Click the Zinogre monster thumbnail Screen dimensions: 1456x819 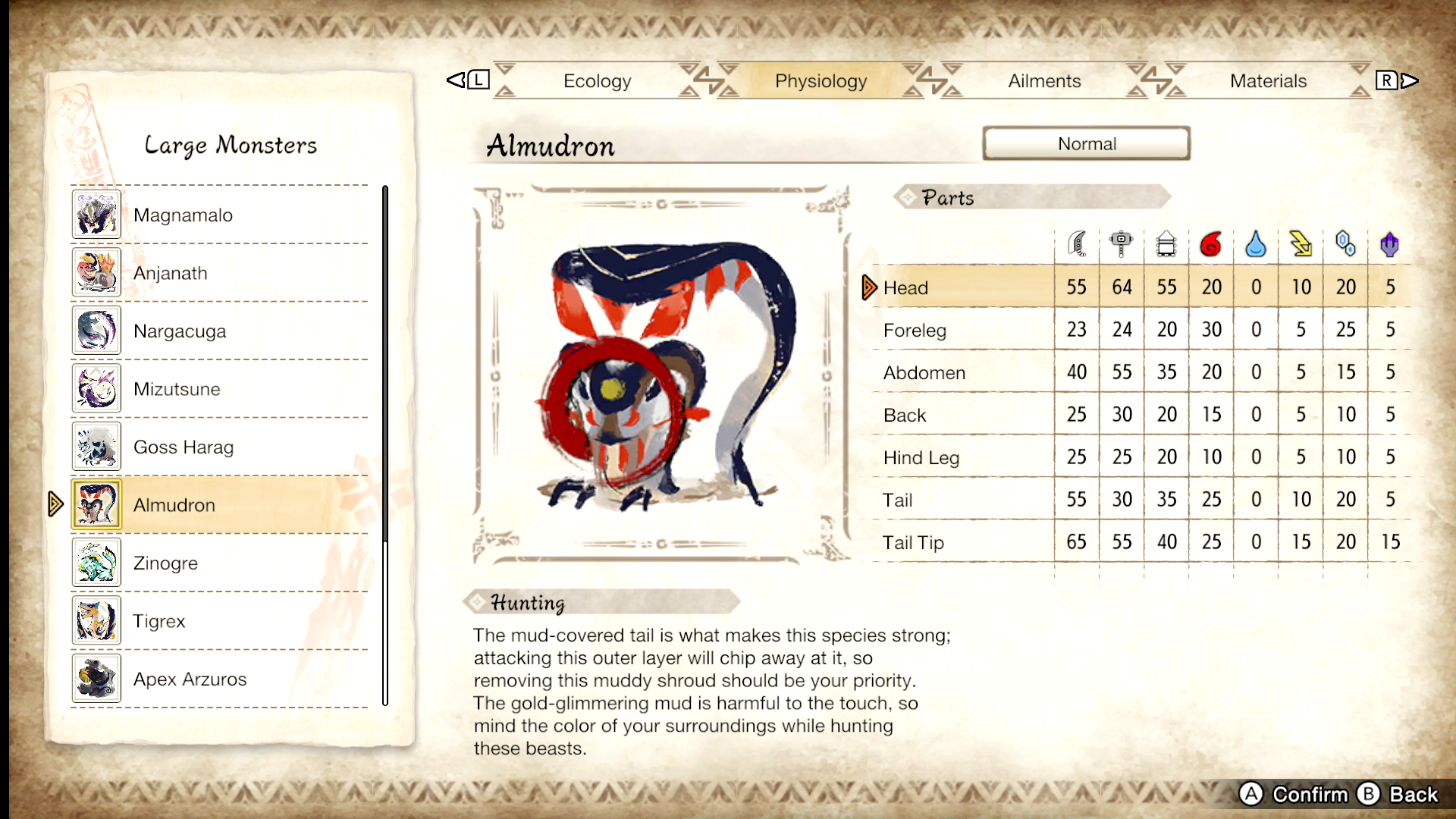click(x=96, y=563)
